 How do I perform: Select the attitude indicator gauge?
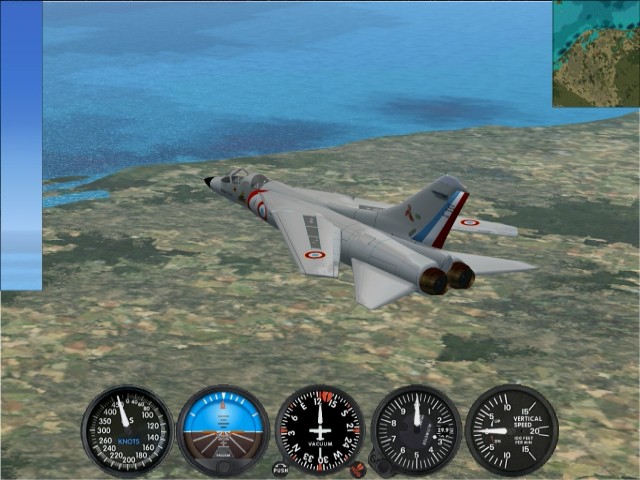(223, 430)
